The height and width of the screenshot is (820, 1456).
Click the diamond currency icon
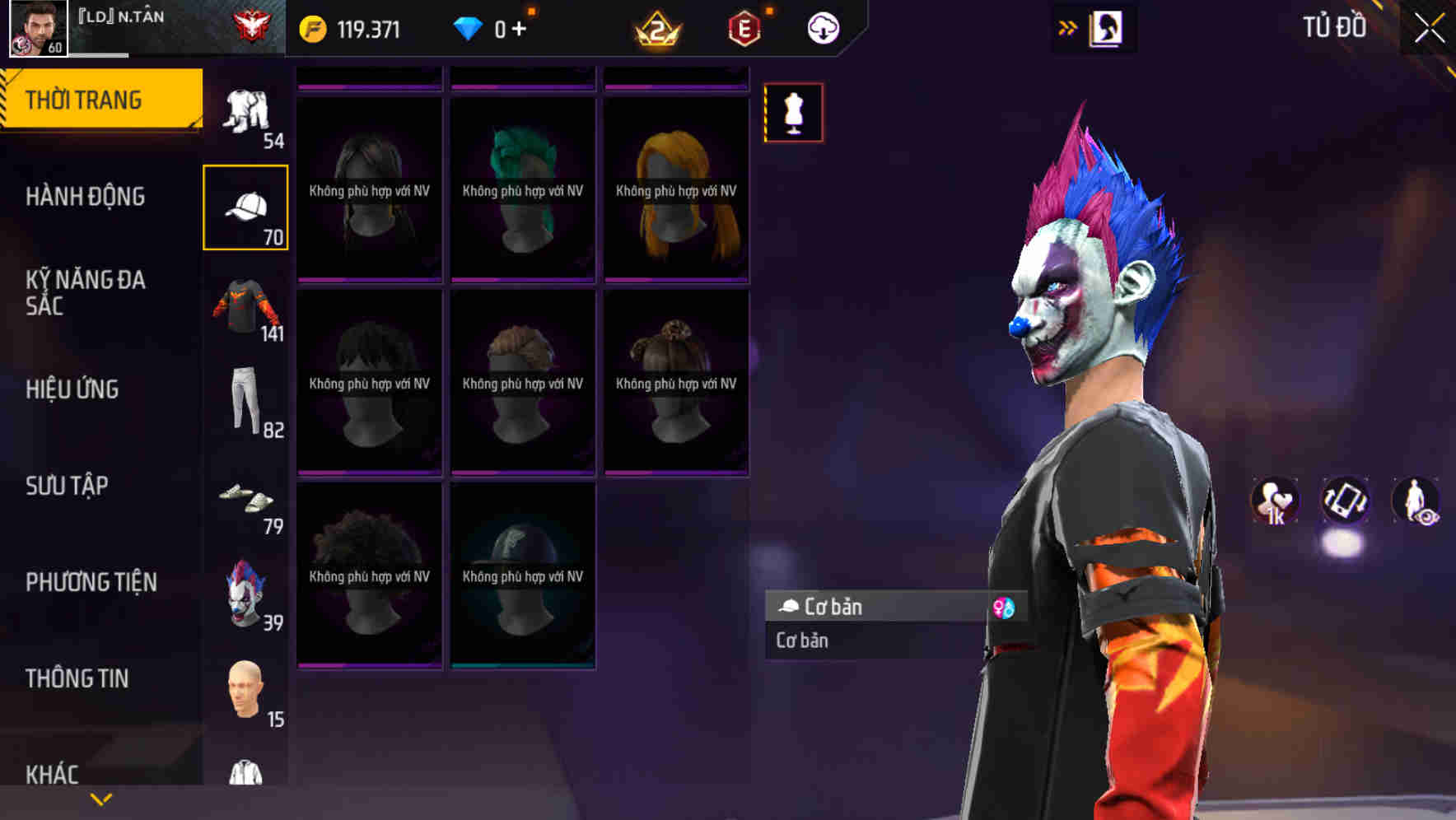click(x=468, y=27)
